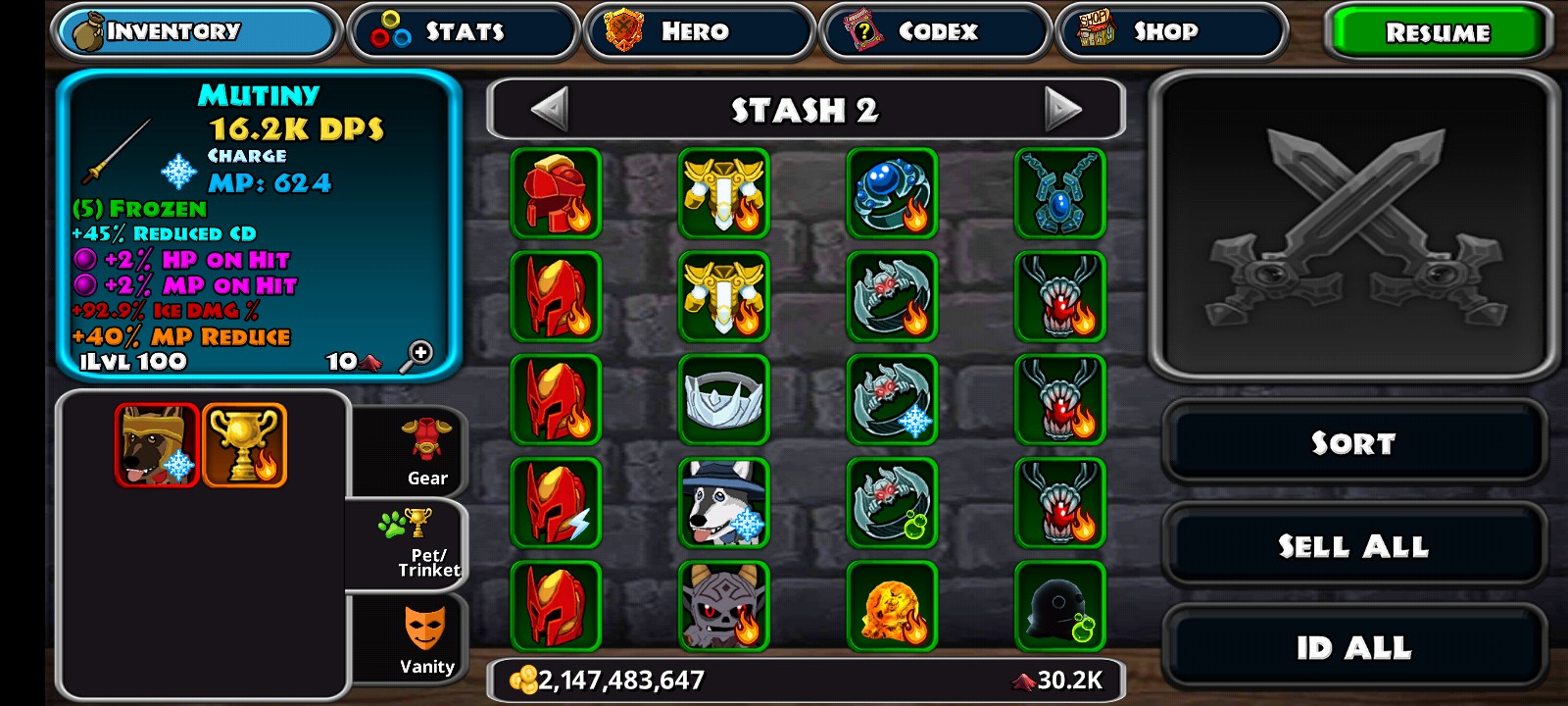
Task: Sell all items with Sell All
Action: 1353,546
